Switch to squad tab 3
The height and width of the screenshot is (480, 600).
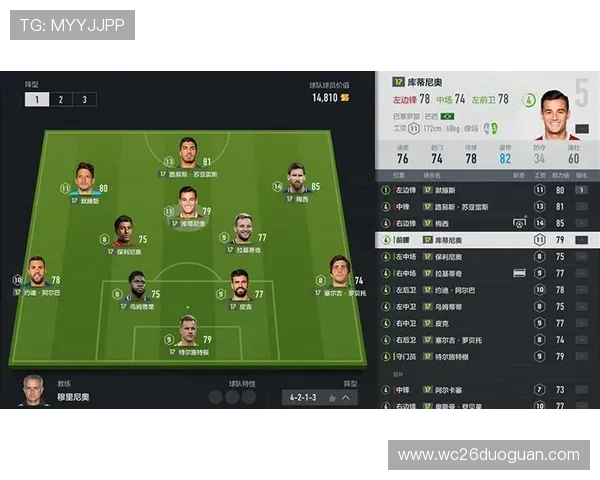[84, 99]
